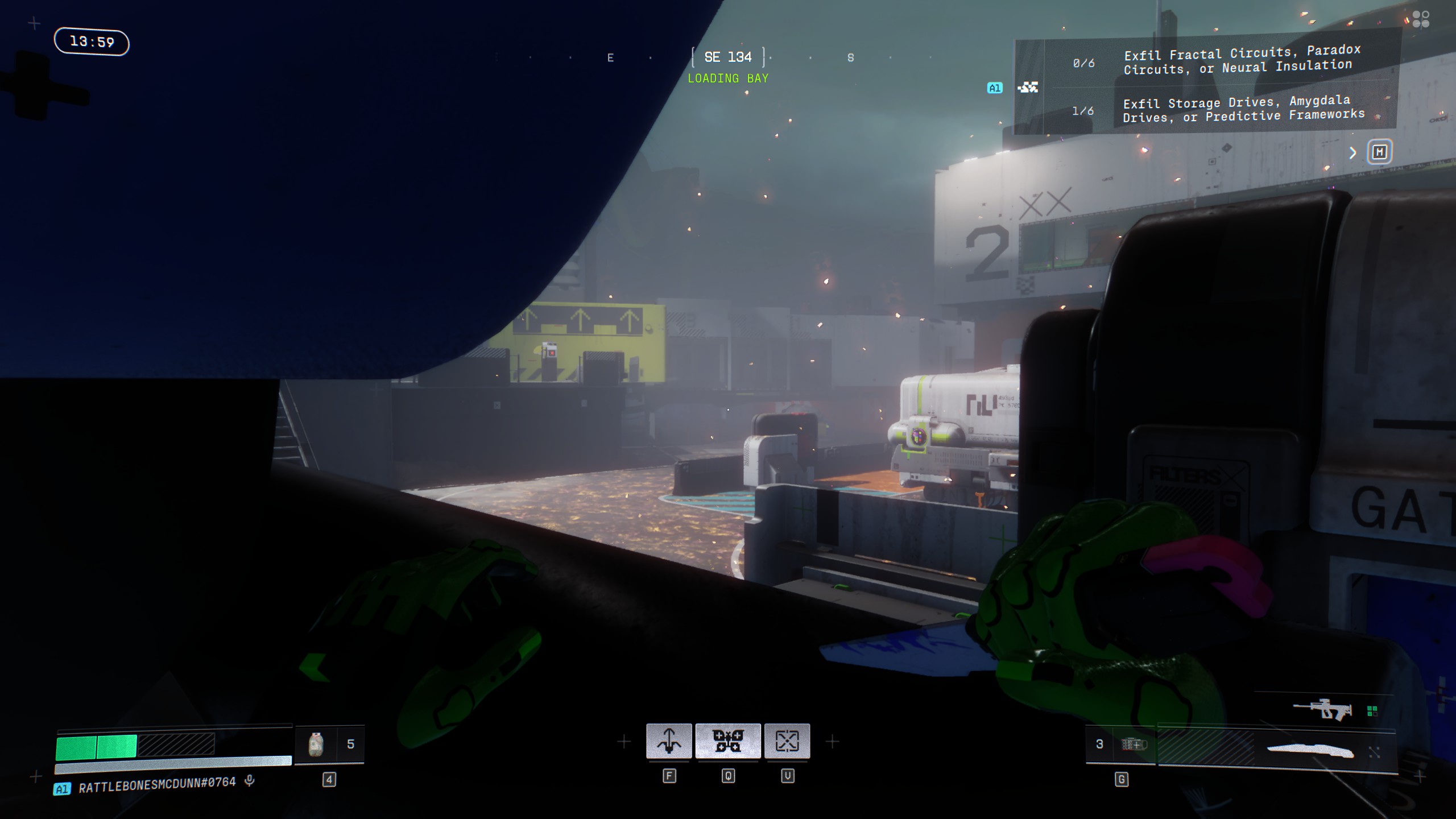1456x819 pixels.
Task: Select the grenade equipment slot
Action: click(x=1132, y=744)
